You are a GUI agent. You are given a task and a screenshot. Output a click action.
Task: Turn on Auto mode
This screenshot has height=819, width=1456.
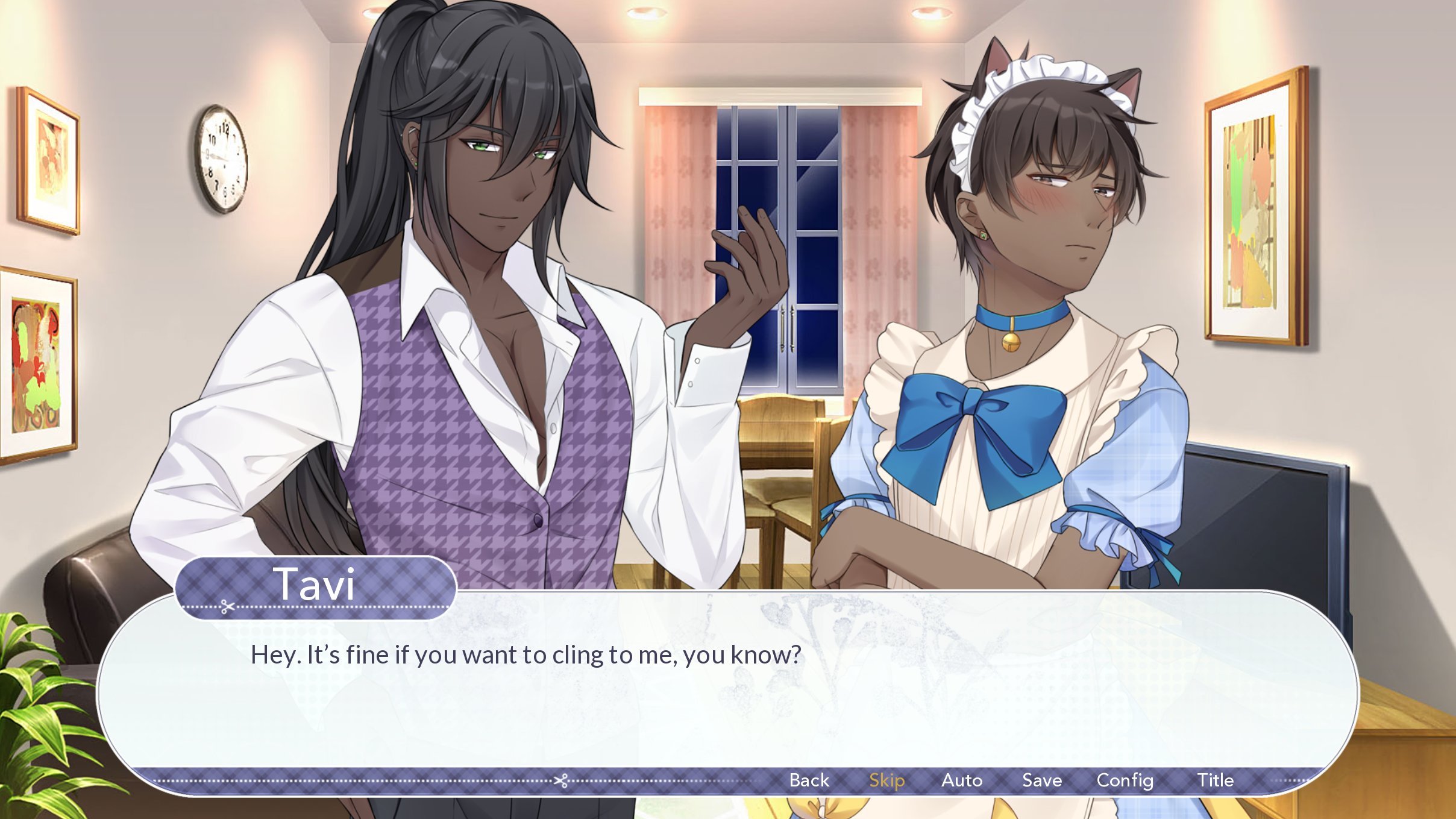tap(962, 780)
